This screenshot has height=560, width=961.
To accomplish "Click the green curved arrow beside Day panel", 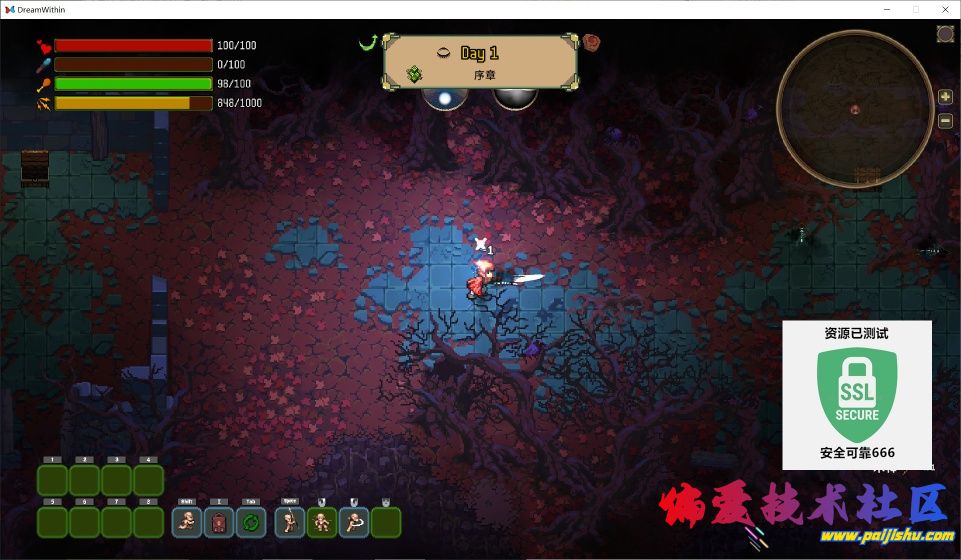I will click(368, 42).
